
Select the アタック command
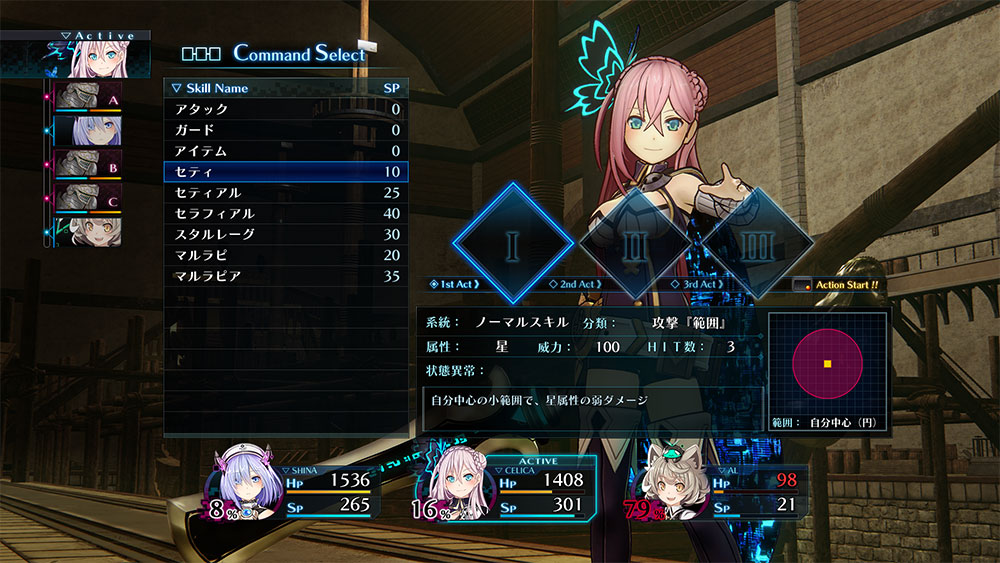(284, 109)
